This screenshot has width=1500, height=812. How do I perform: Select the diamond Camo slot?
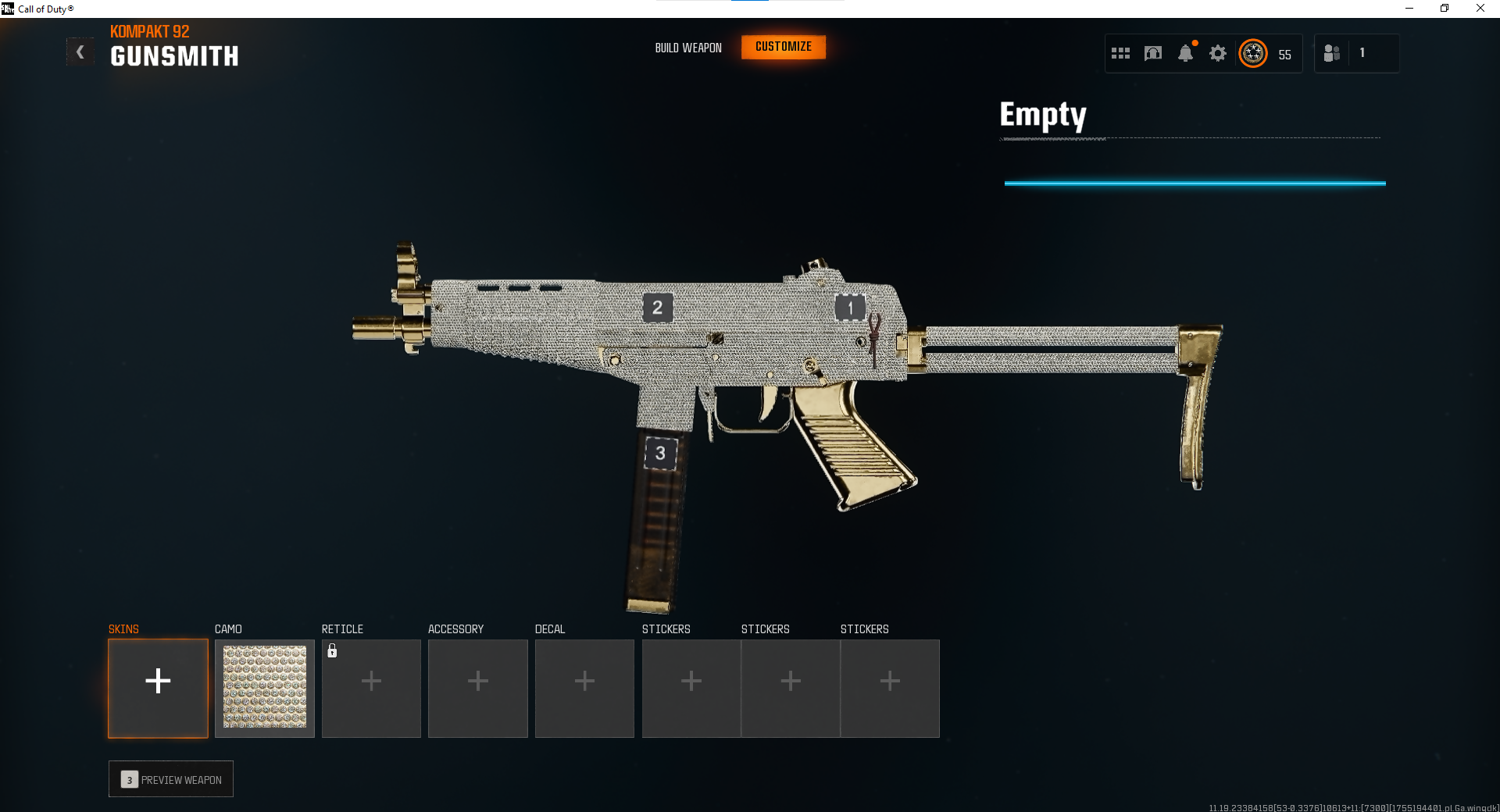point(265,688)
